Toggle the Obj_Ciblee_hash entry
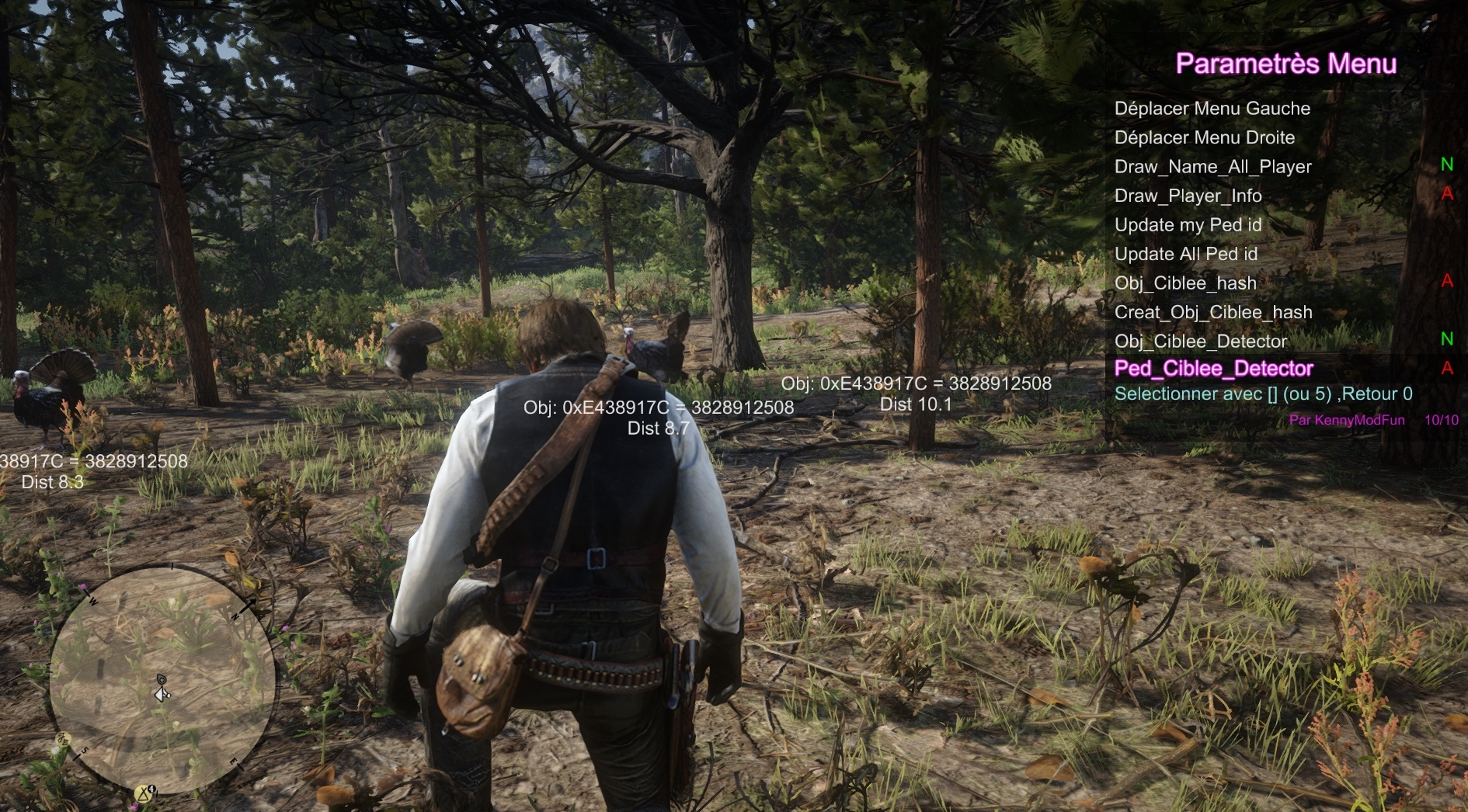Viewport: 1468px width, 812px height. click(1185, 283)
